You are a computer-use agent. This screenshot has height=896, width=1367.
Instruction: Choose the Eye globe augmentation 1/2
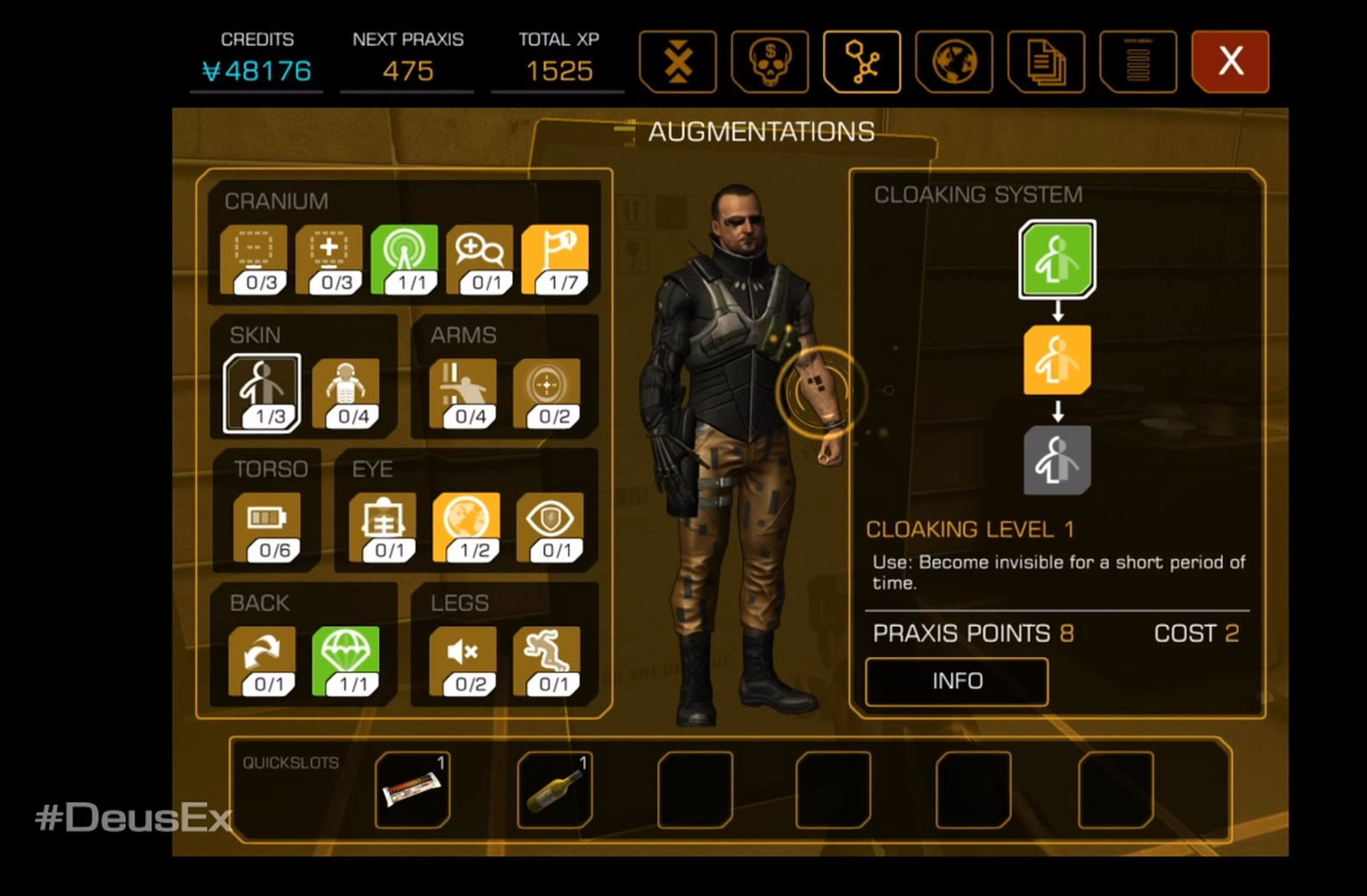(467, 526)
